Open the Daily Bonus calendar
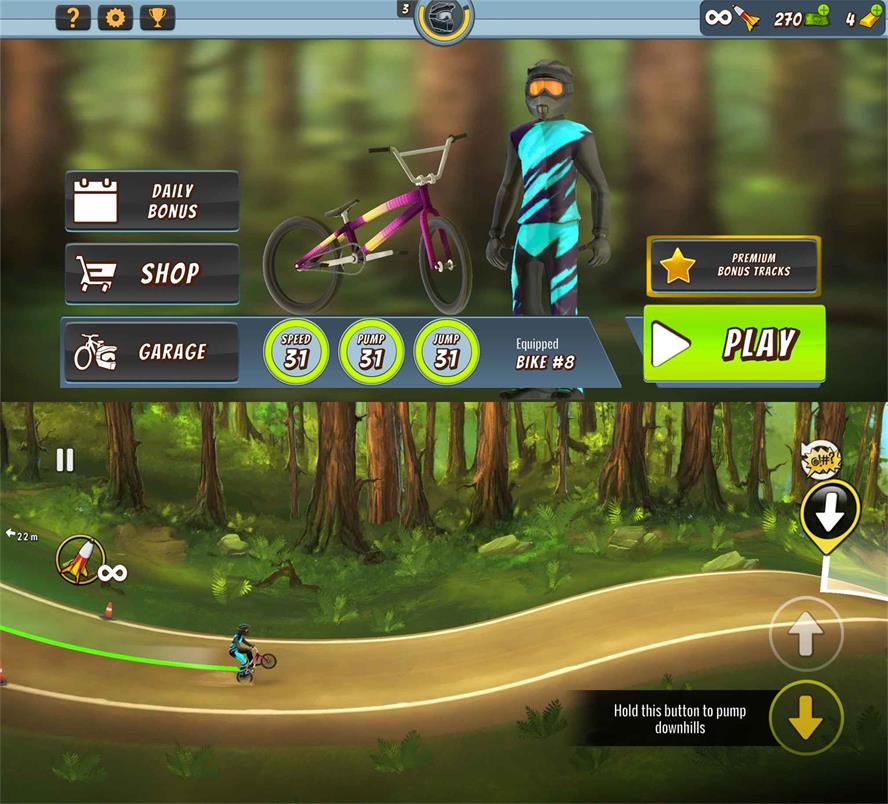The width and height of the screenshot is (888, 804). point(152,201)
